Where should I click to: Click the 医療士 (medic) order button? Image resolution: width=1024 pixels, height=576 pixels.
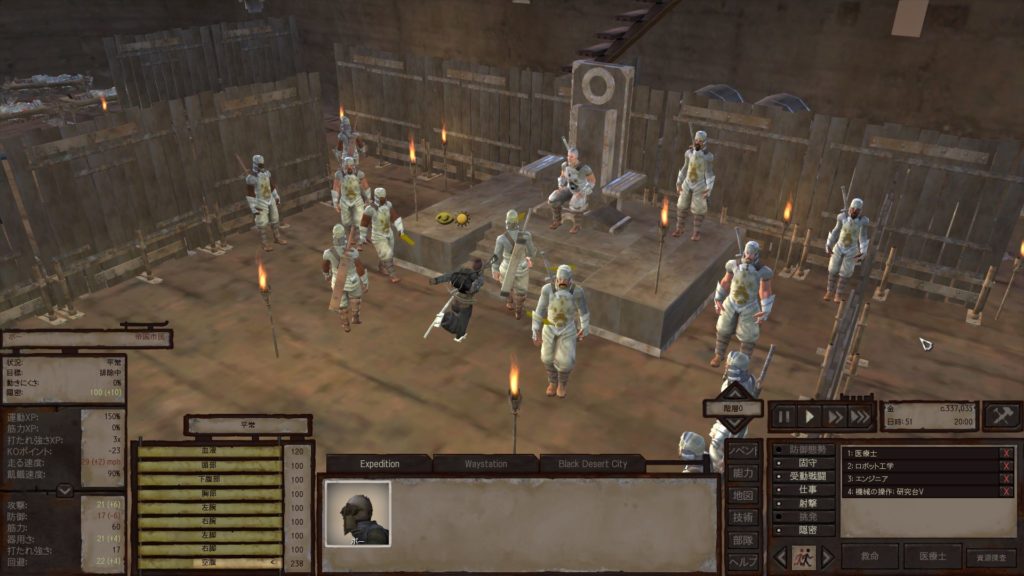pos(931,557)
